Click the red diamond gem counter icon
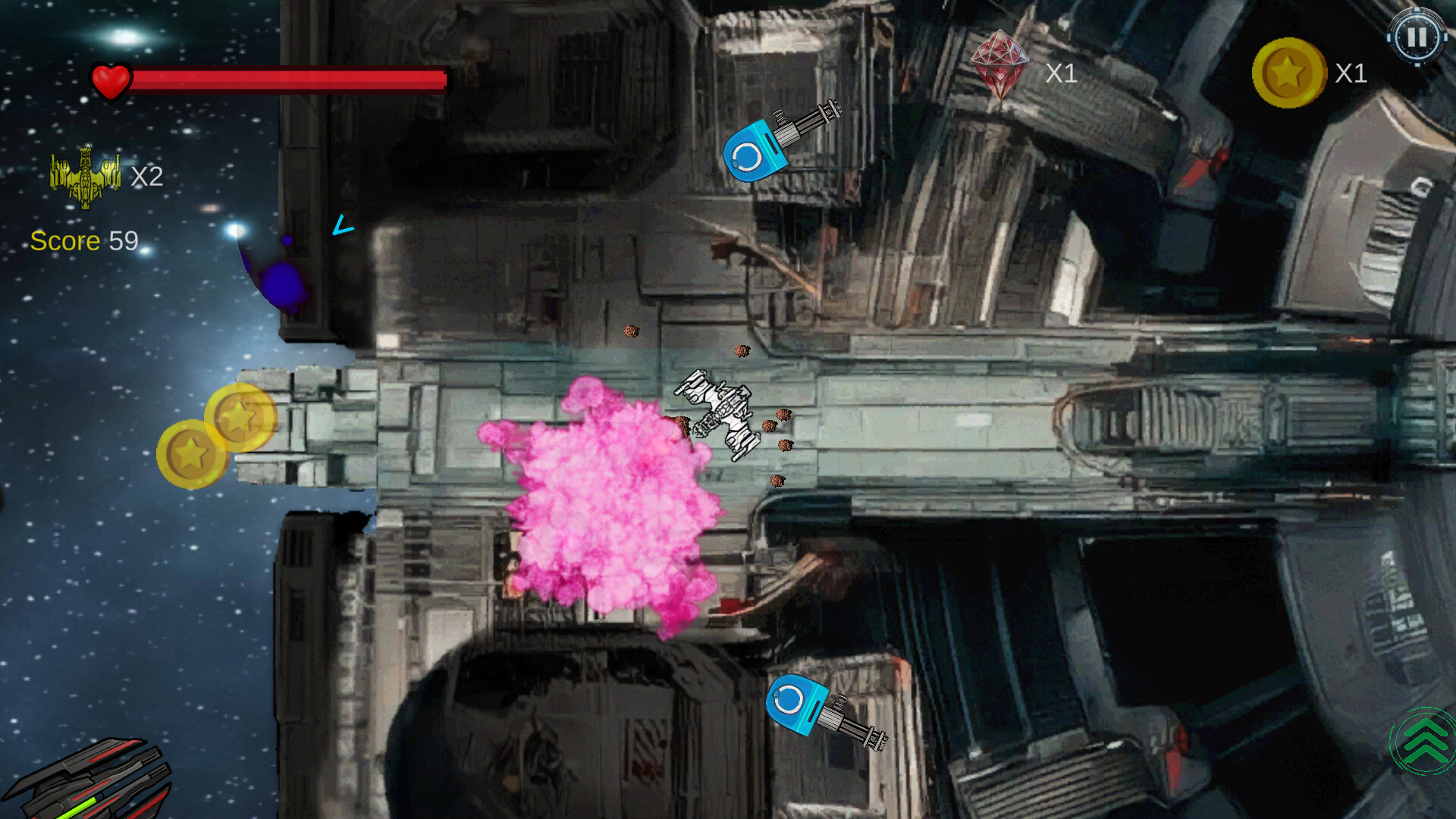 (x=999, y=63)
